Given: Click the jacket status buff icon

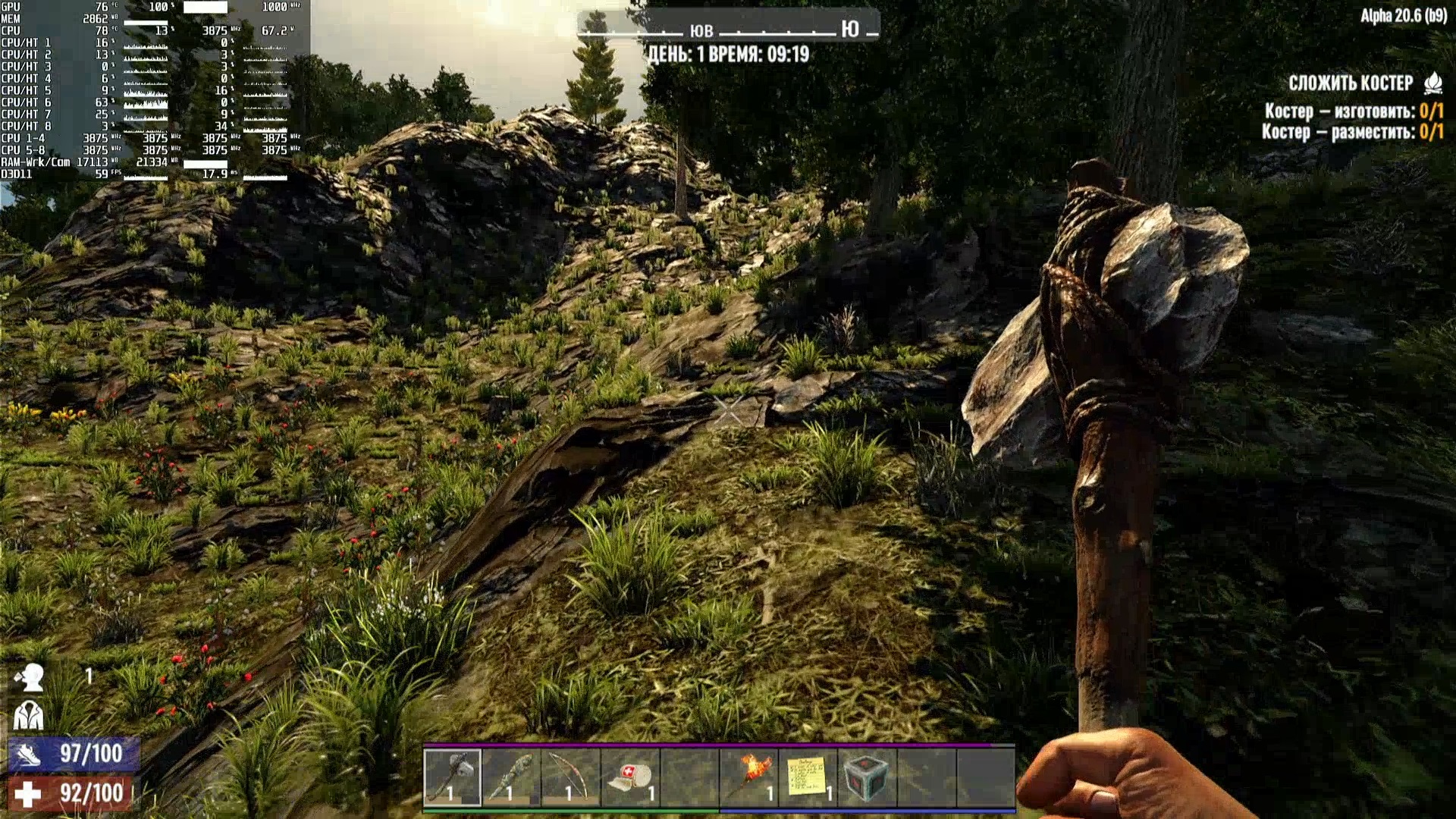Looking at the screenshot, I should point(29,715).
